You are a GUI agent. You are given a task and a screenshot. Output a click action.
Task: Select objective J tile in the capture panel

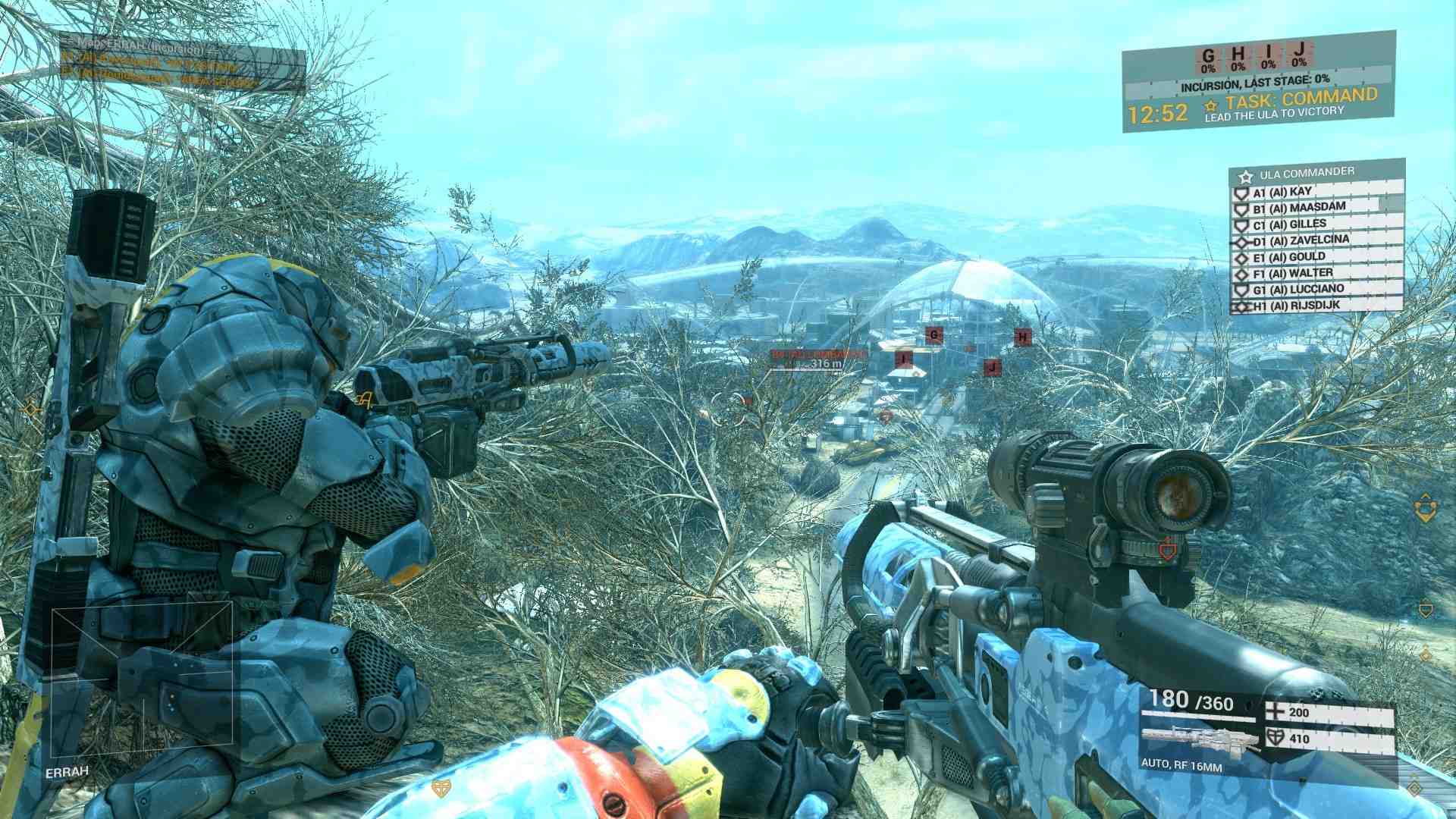[1299, 54]
